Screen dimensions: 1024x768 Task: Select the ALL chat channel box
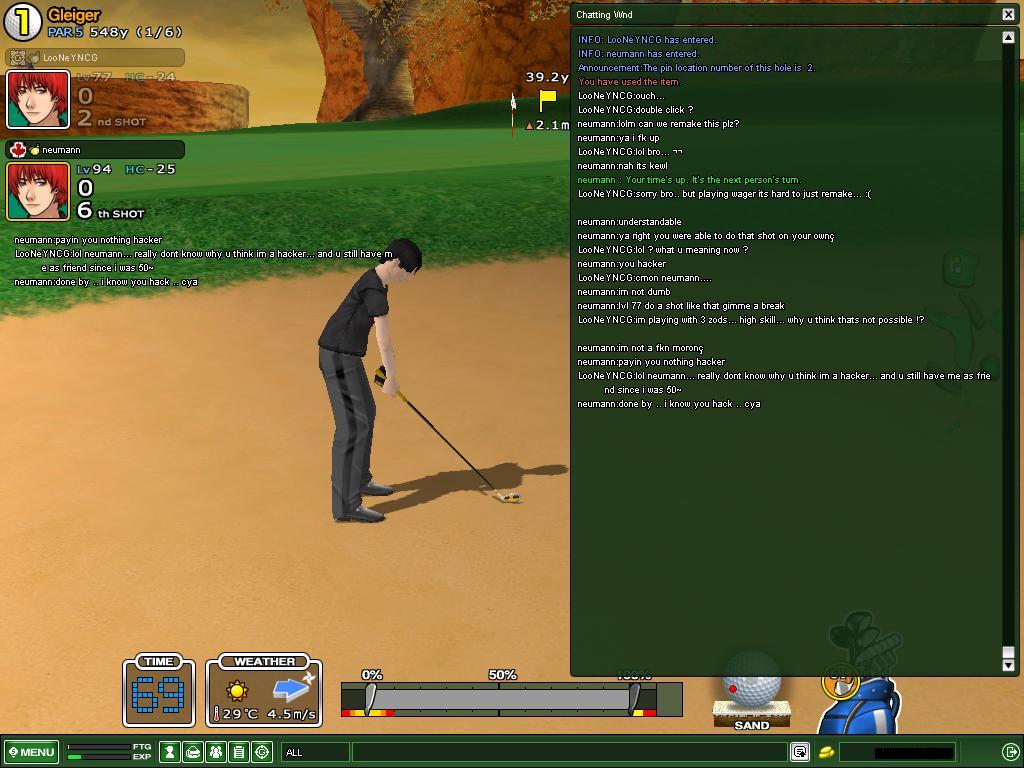316,752
